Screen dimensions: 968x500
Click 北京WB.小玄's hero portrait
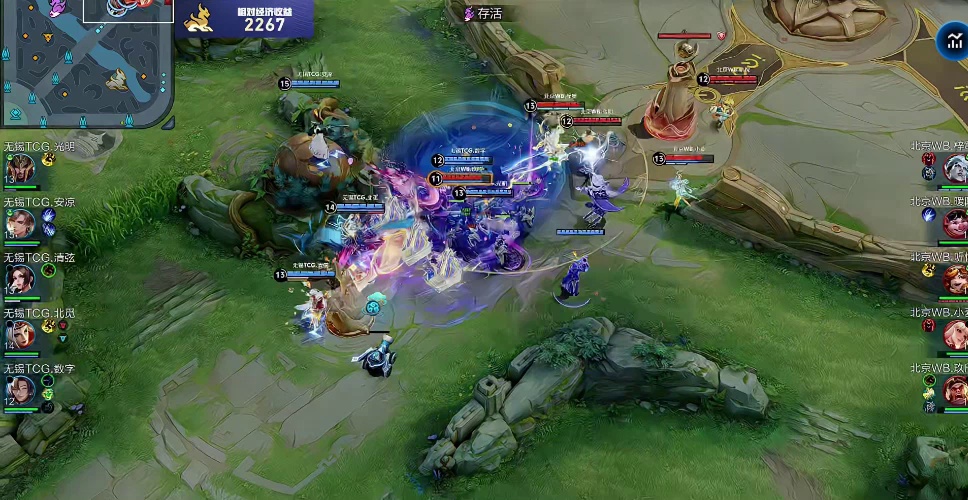pos(954,336)
